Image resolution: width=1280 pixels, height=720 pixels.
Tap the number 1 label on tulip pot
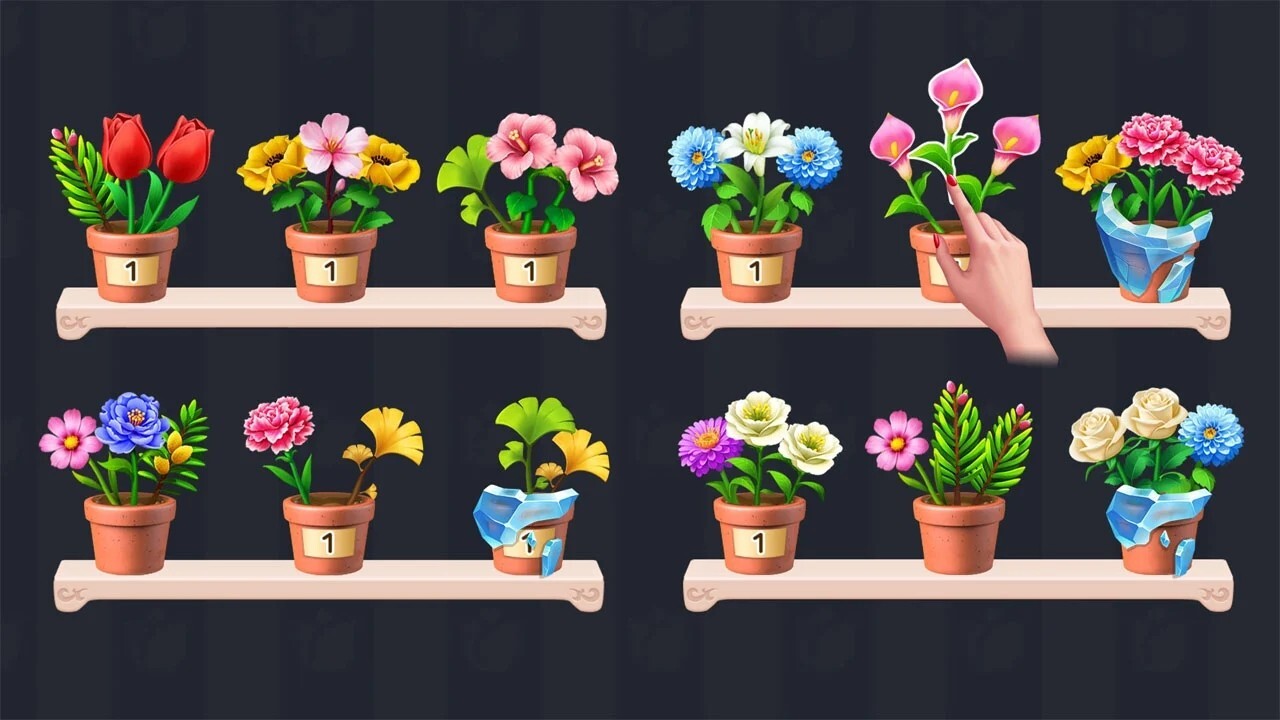[130, 268]
